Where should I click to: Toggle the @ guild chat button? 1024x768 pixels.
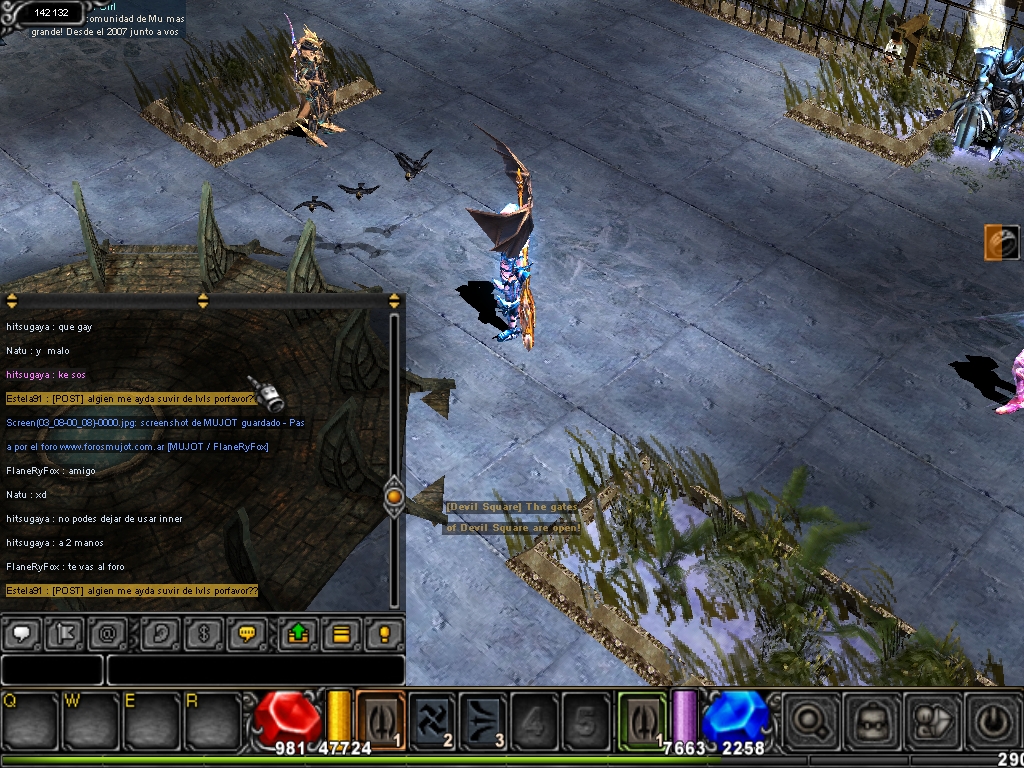(x=105, y=634)
